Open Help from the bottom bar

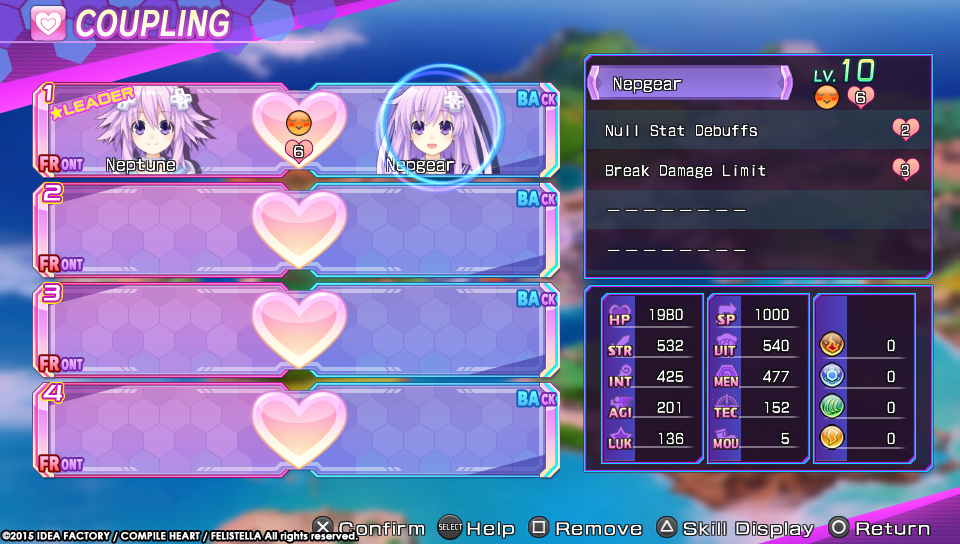pyautogui.click(x=477, y=528)
